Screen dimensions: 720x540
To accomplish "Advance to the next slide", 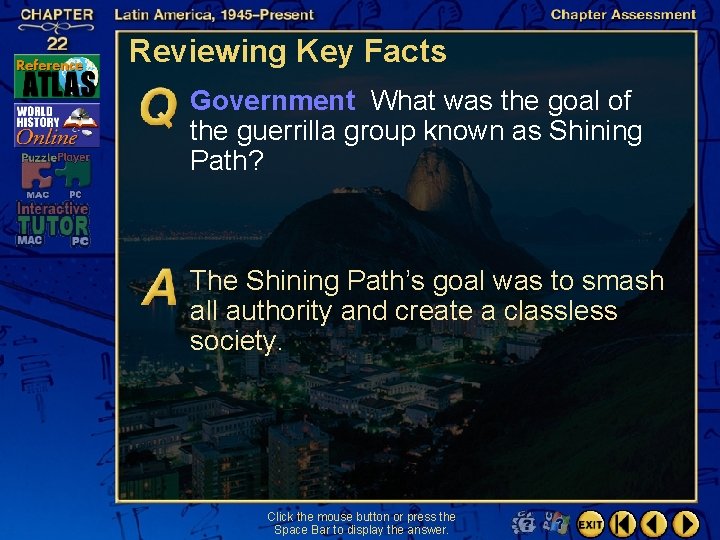I will click(685, 523).
